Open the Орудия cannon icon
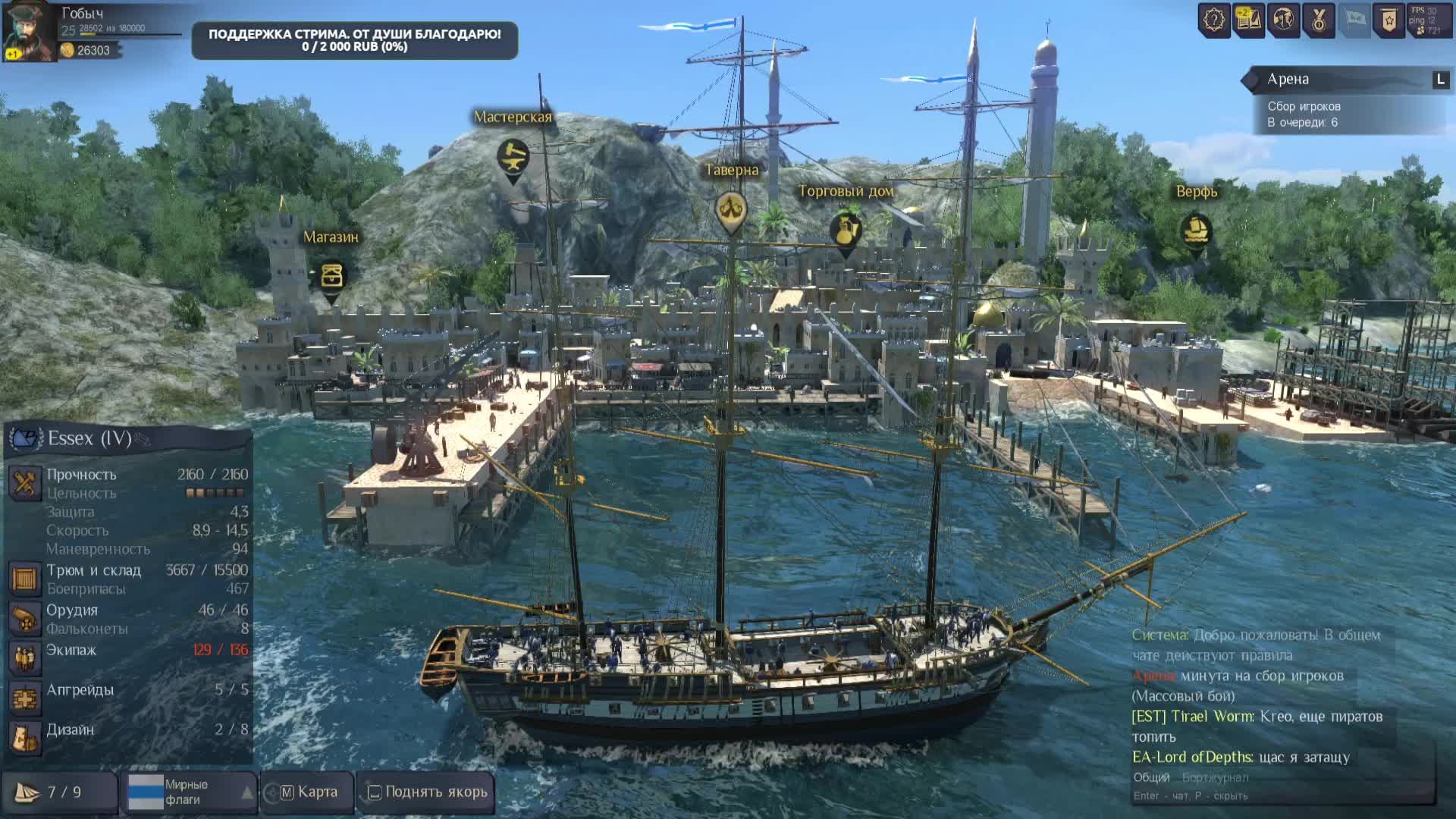Viewport: 1456px width, 819px height. (x=24, y=619)
